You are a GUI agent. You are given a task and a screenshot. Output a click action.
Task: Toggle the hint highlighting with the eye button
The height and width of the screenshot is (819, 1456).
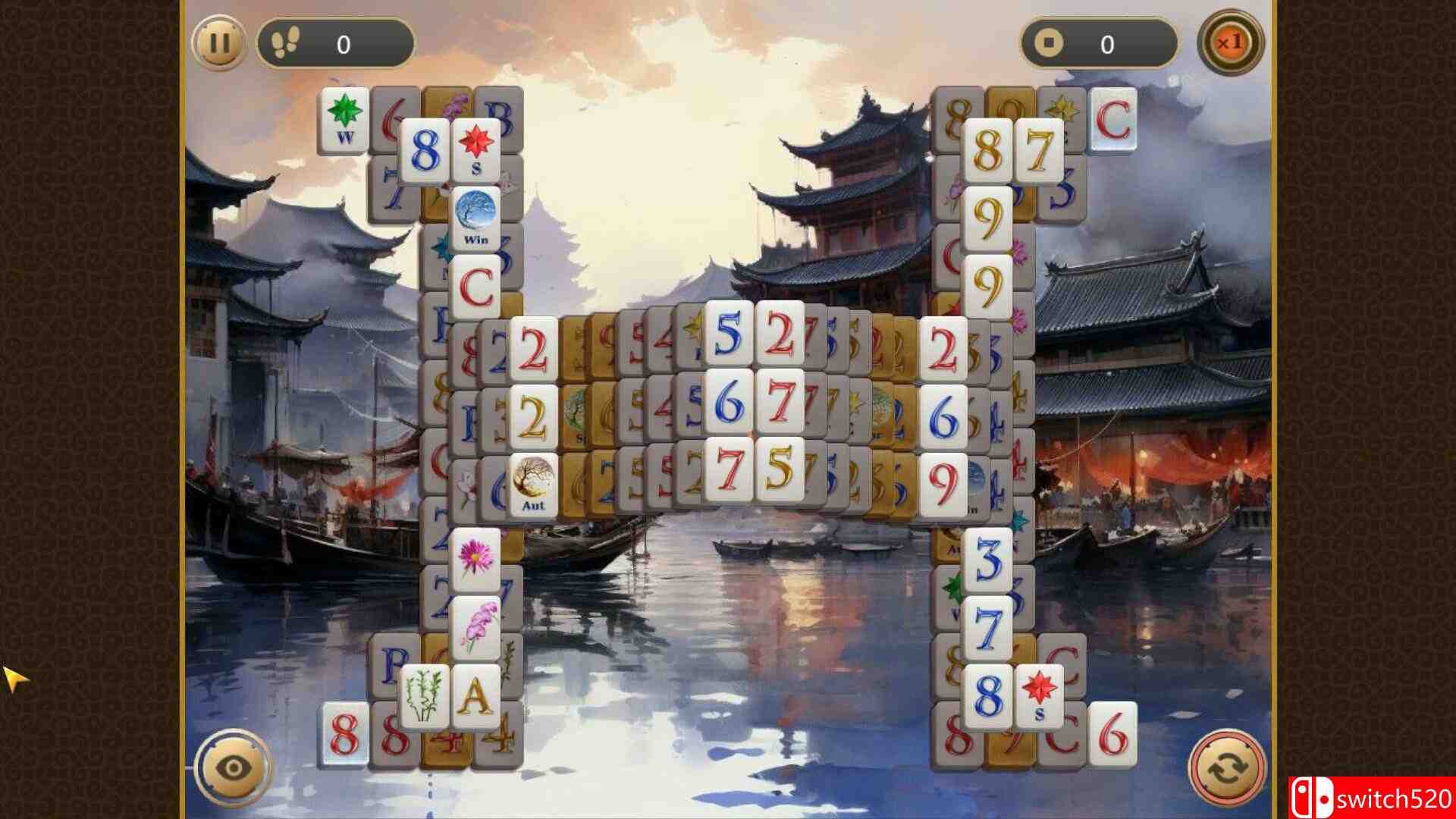[x=232, y=767]
